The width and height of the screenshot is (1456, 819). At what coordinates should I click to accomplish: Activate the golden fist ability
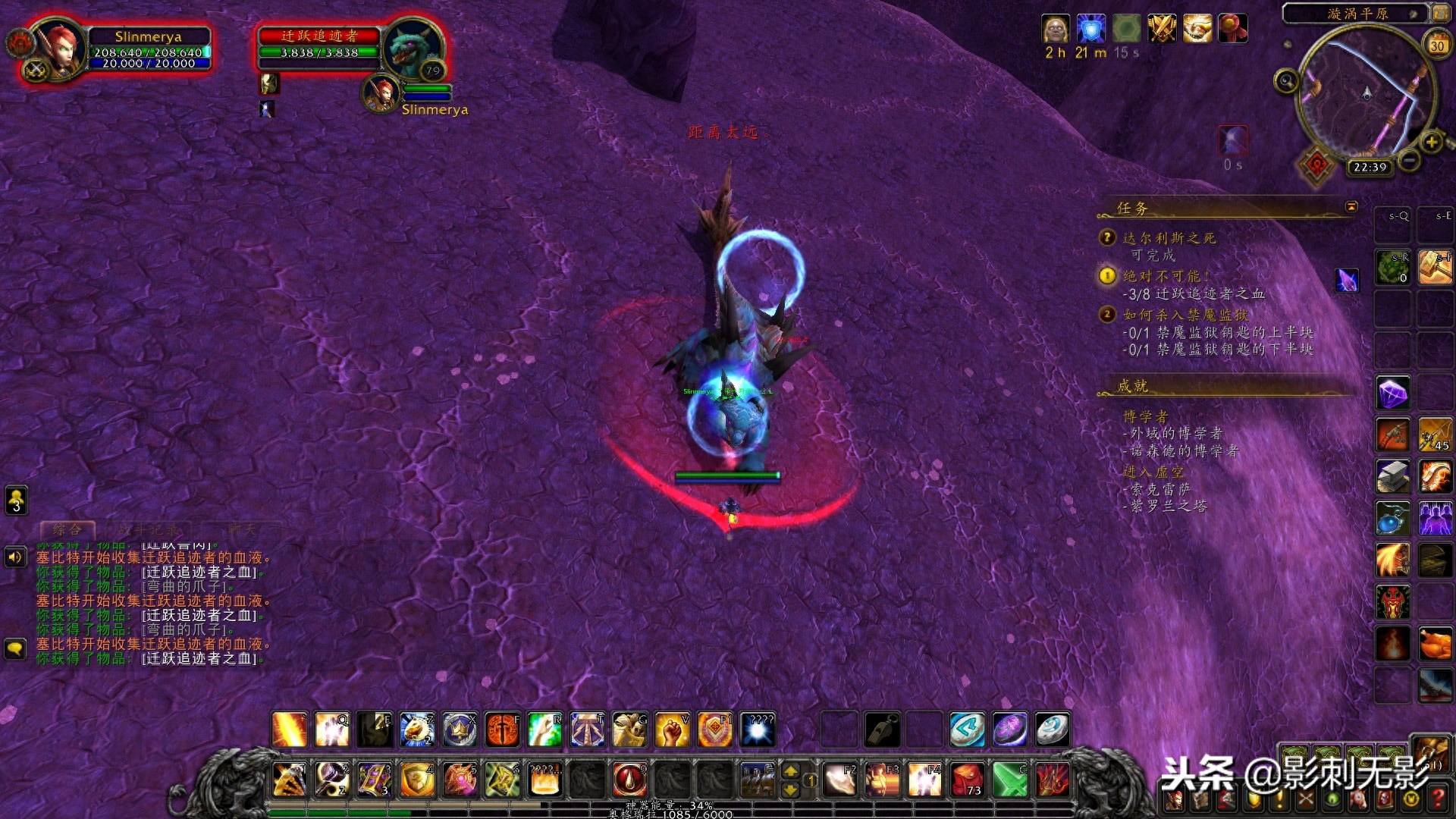point(672,730)
